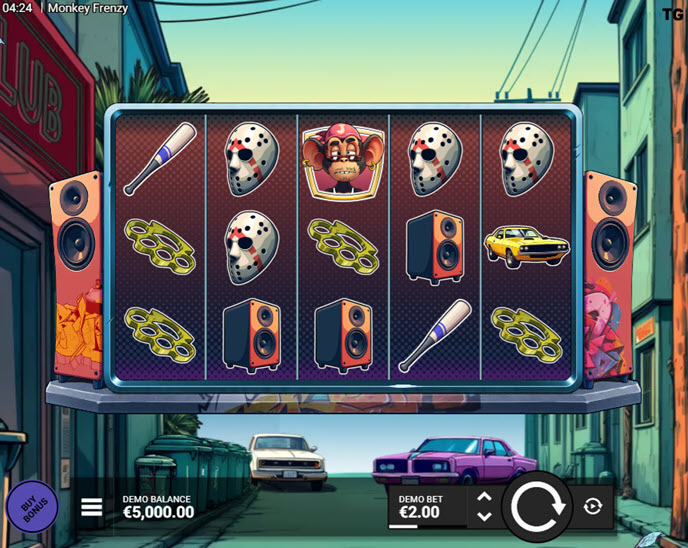Open the Buy Bonus feature
This screenshot has height=548, width=688.
32,507
